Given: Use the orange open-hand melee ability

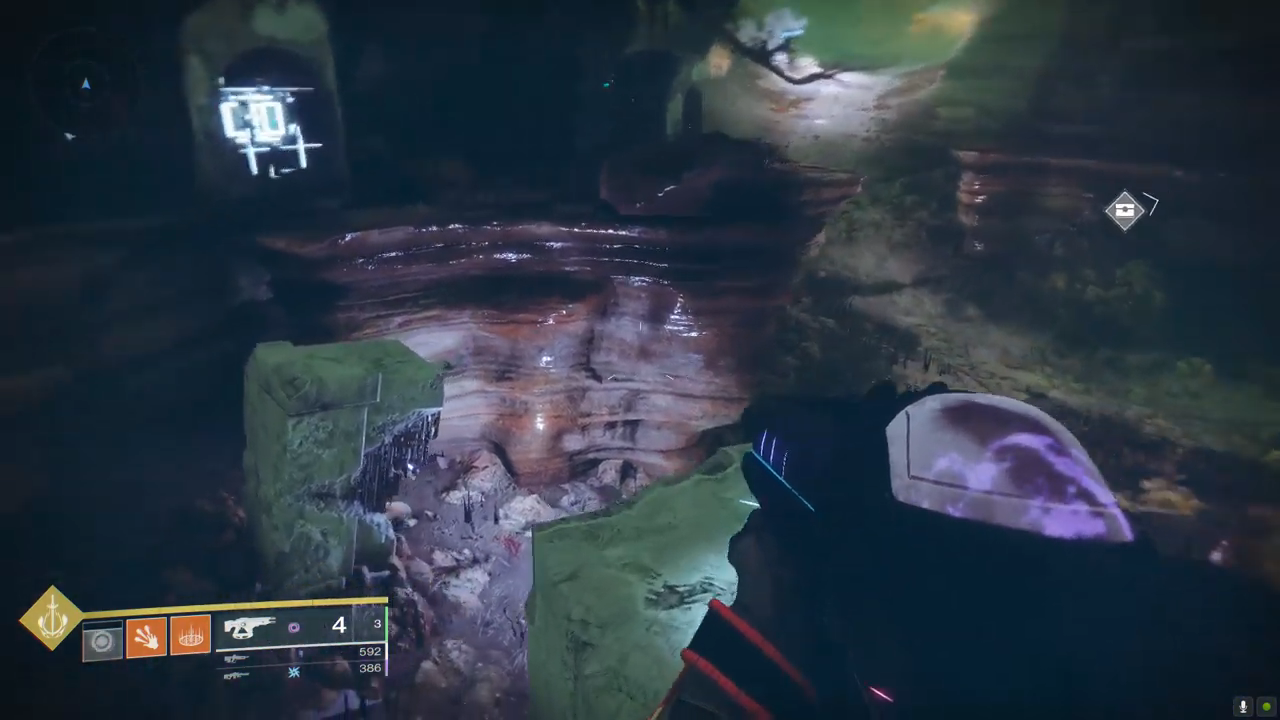Looking at the screenshot, I should pyautogui.click(x=146, y=637).
